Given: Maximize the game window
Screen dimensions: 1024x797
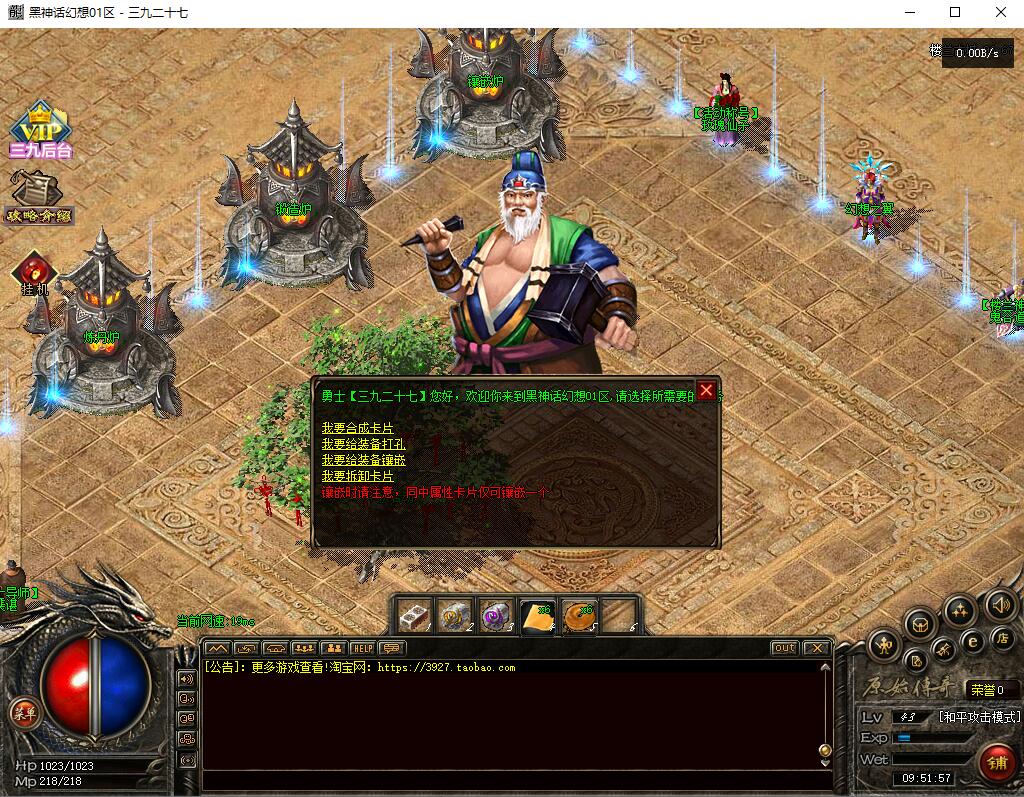Looking at the screenshot, I should [x=955, y=13].
